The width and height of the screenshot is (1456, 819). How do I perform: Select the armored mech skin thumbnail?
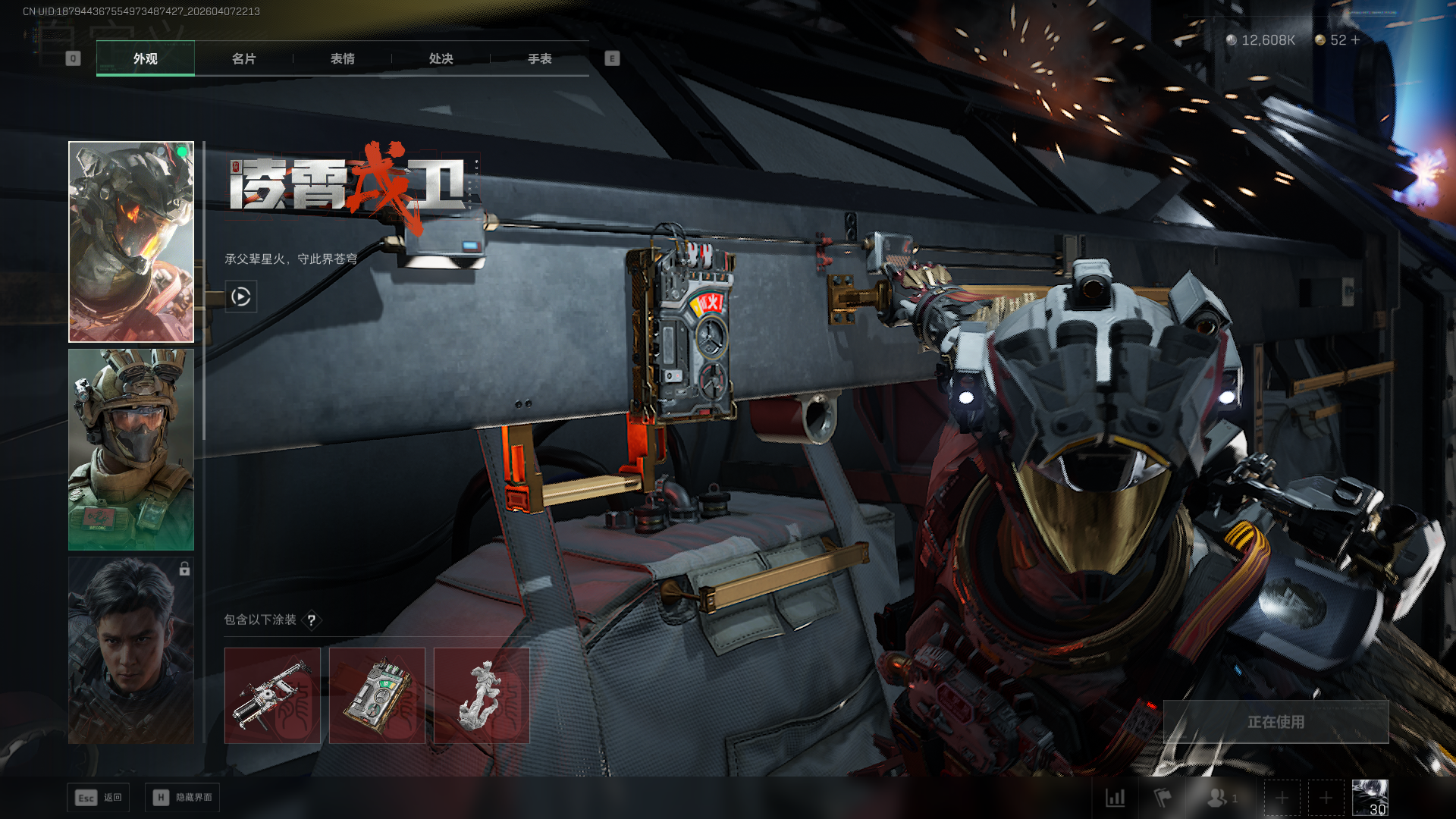131,242
